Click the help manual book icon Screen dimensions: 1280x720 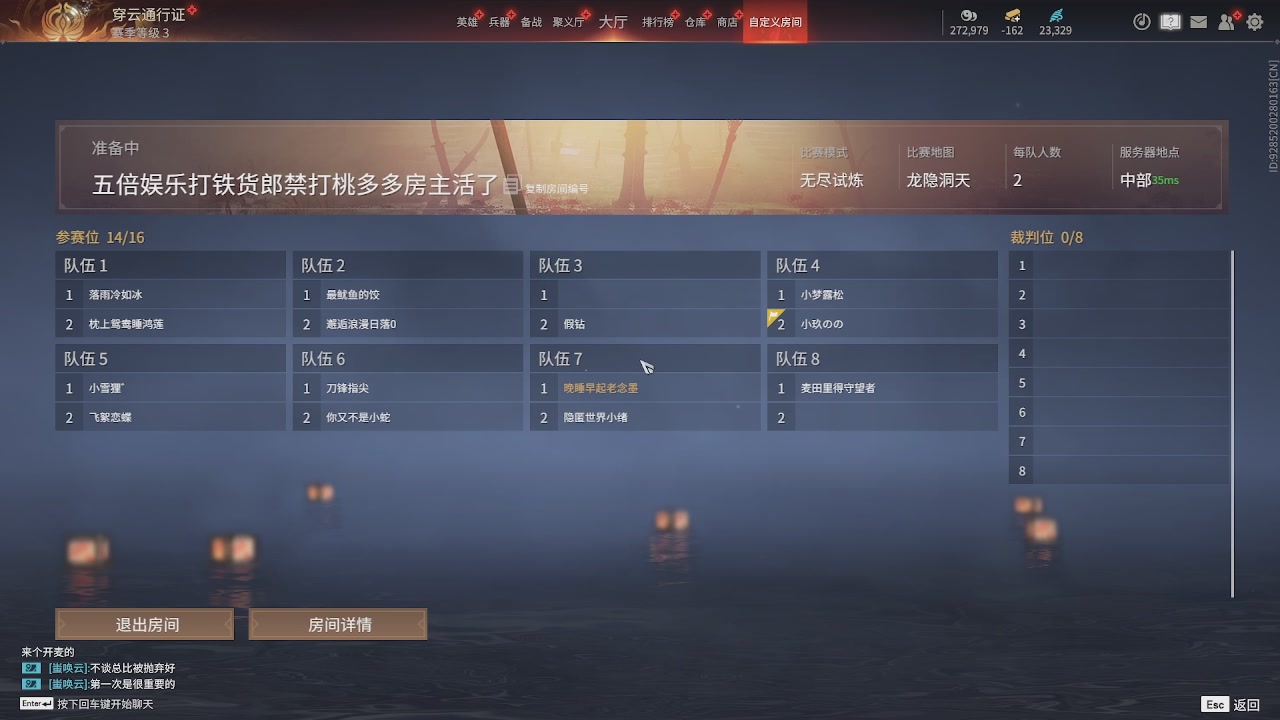point(1170,20)
